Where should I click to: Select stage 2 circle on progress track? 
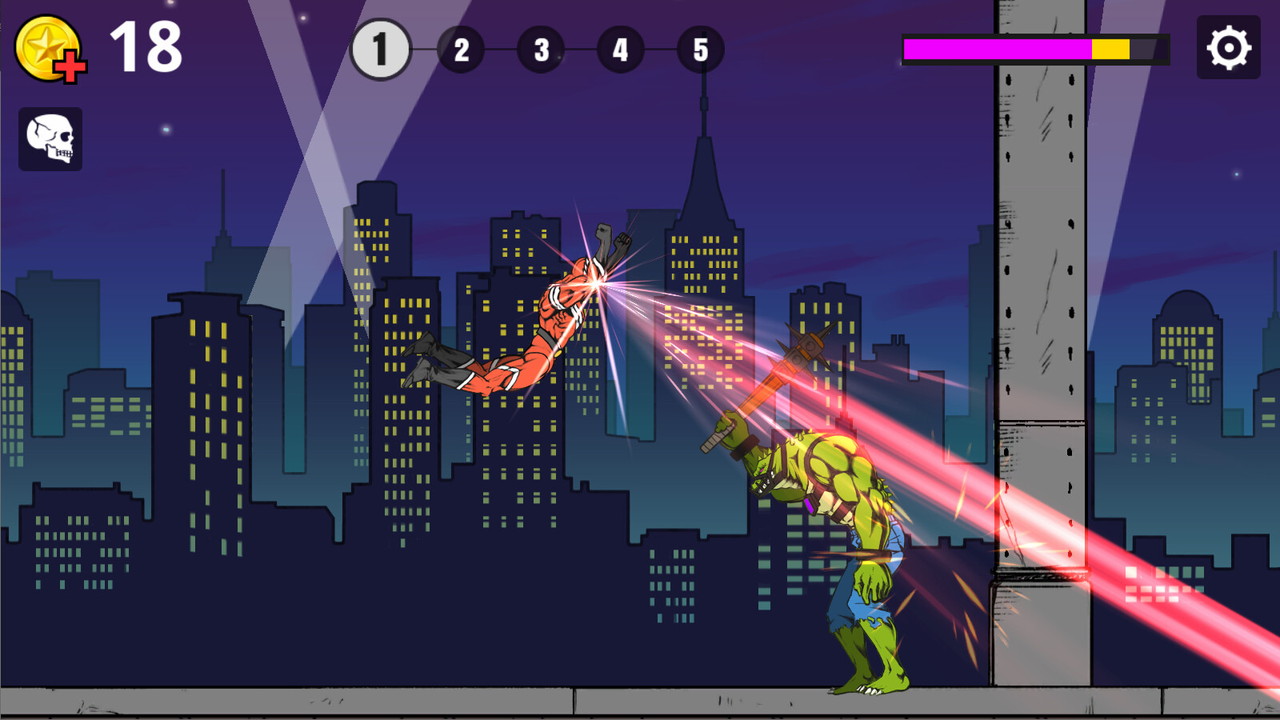[461, 48]
